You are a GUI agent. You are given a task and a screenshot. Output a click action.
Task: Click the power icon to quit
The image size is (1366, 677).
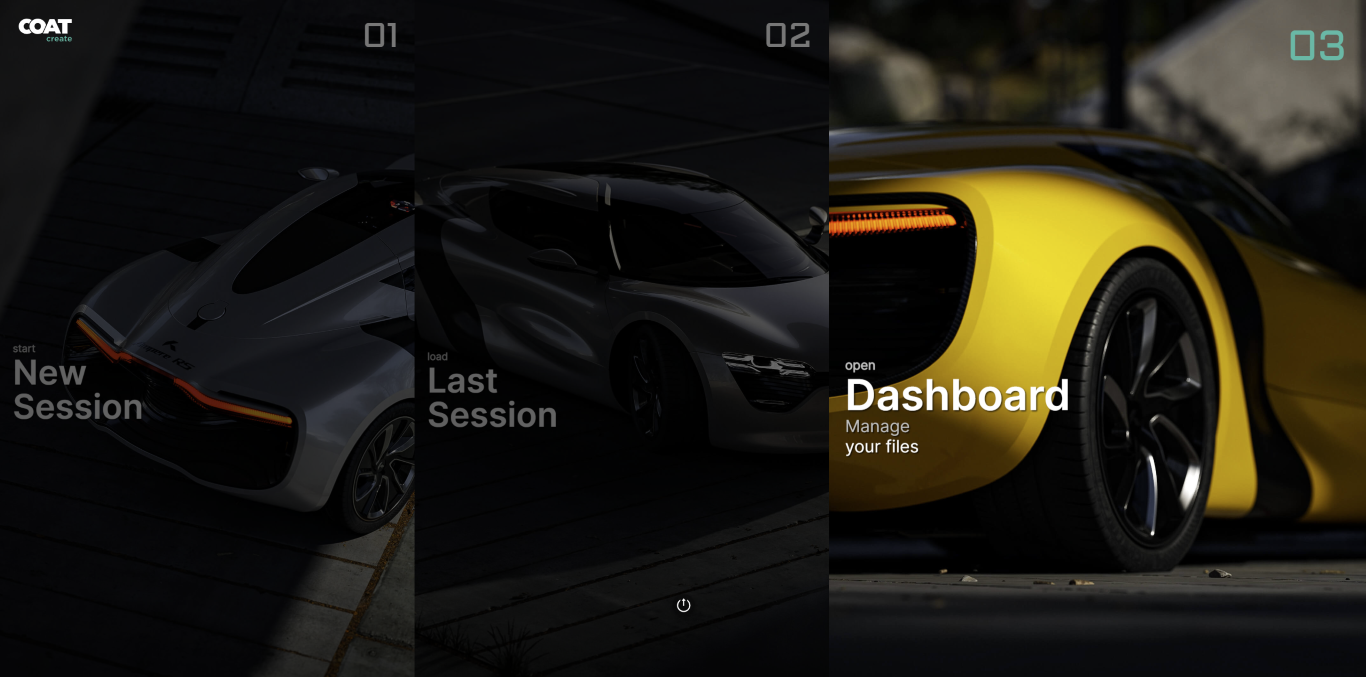point(684,605)
